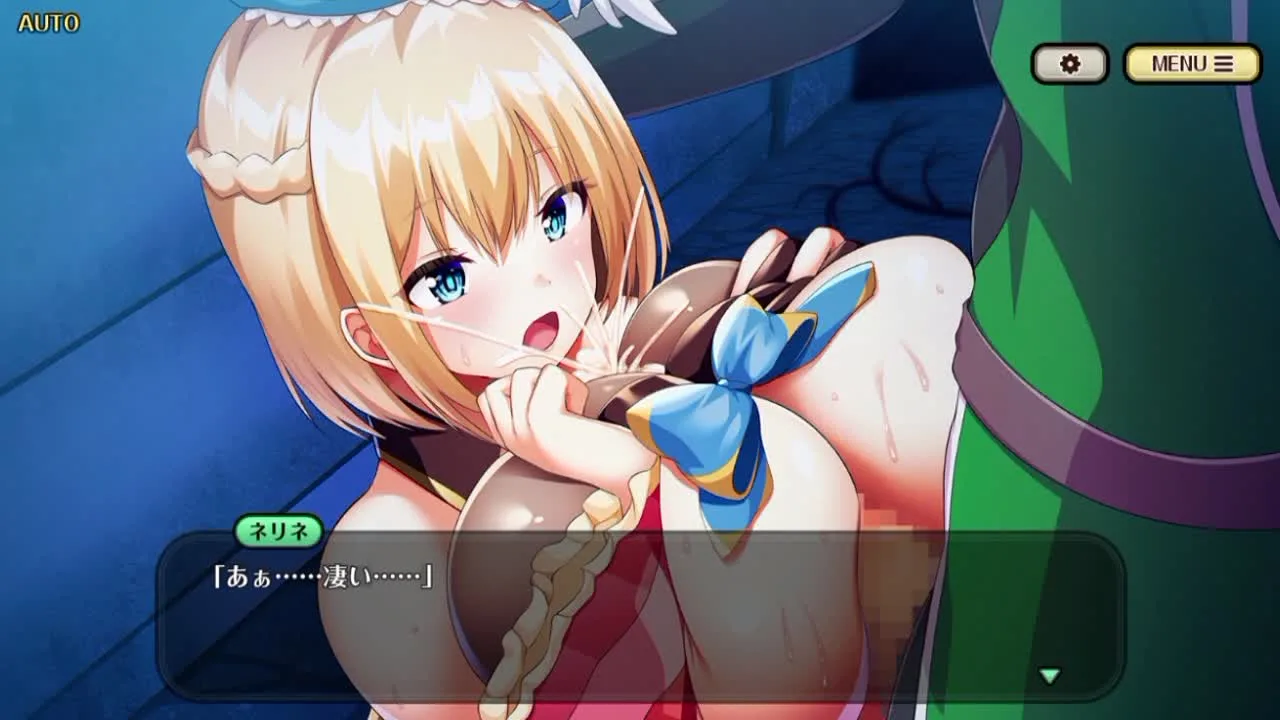Image resolution: width=1280 pixels, height=720 pixels.
Task: Click the hamburger icon on MENU button
Action: pyautogui.click(x=1222, y=62)
